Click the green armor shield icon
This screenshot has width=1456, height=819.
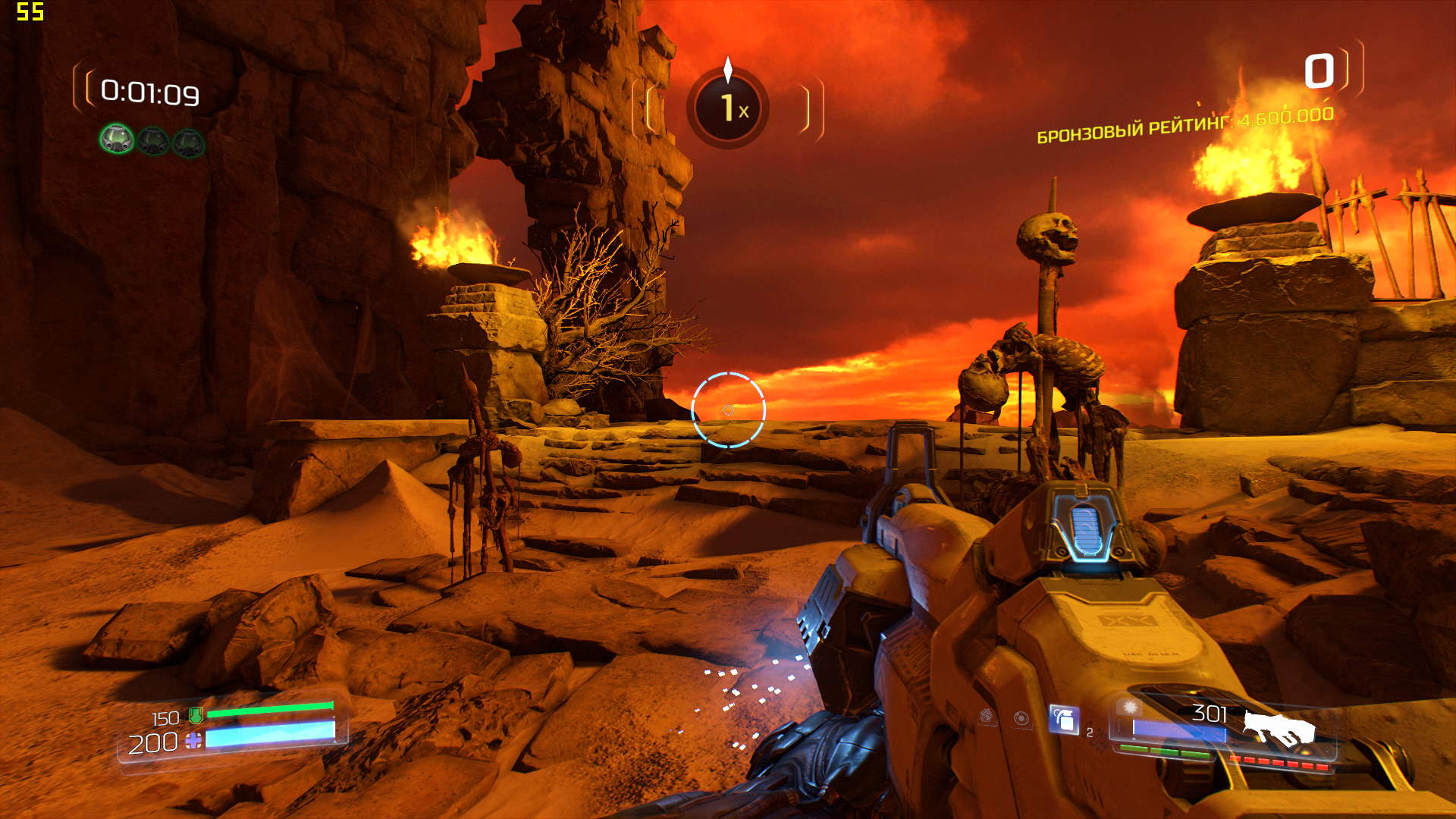(196, 714)
